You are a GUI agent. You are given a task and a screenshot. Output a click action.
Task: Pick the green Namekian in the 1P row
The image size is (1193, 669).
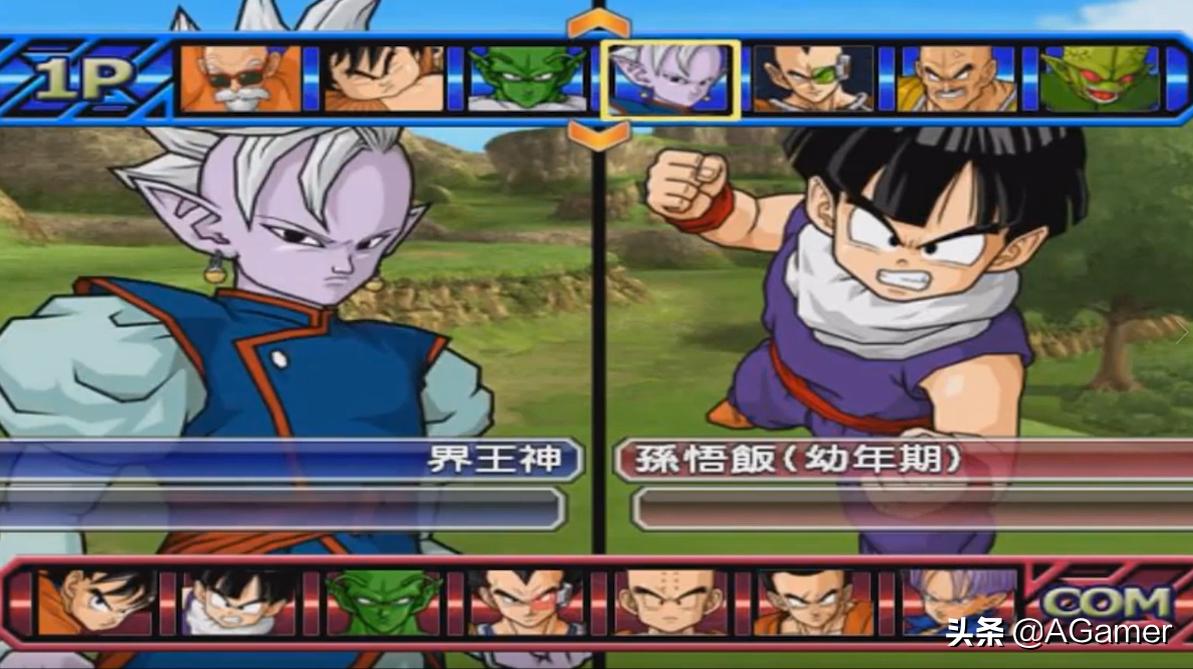527,78
